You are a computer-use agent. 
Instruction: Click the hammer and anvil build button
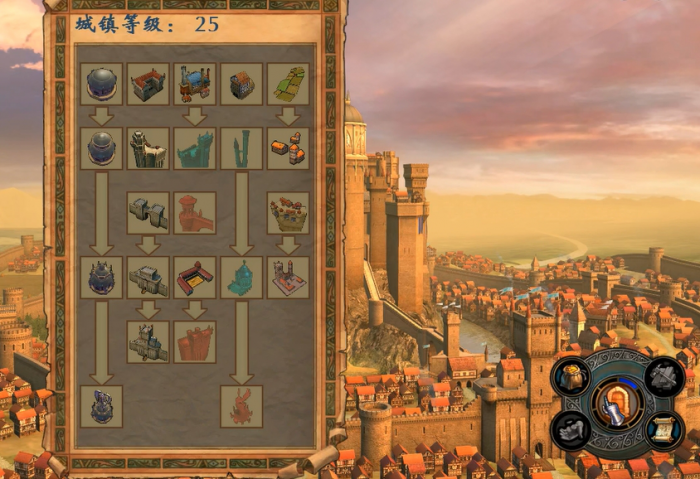point(664,377)
